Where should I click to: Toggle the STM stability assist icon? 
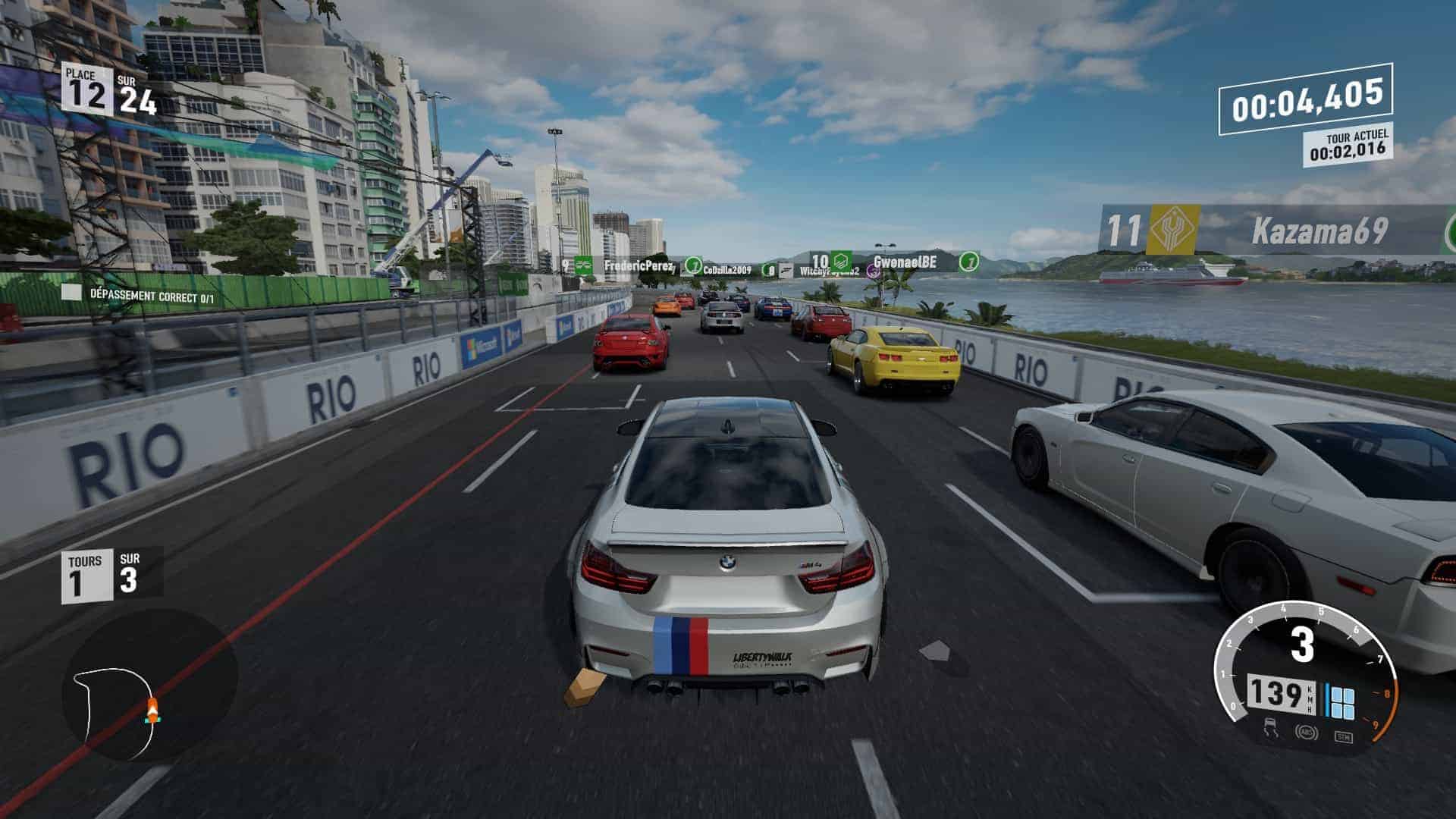(1343, 736)
